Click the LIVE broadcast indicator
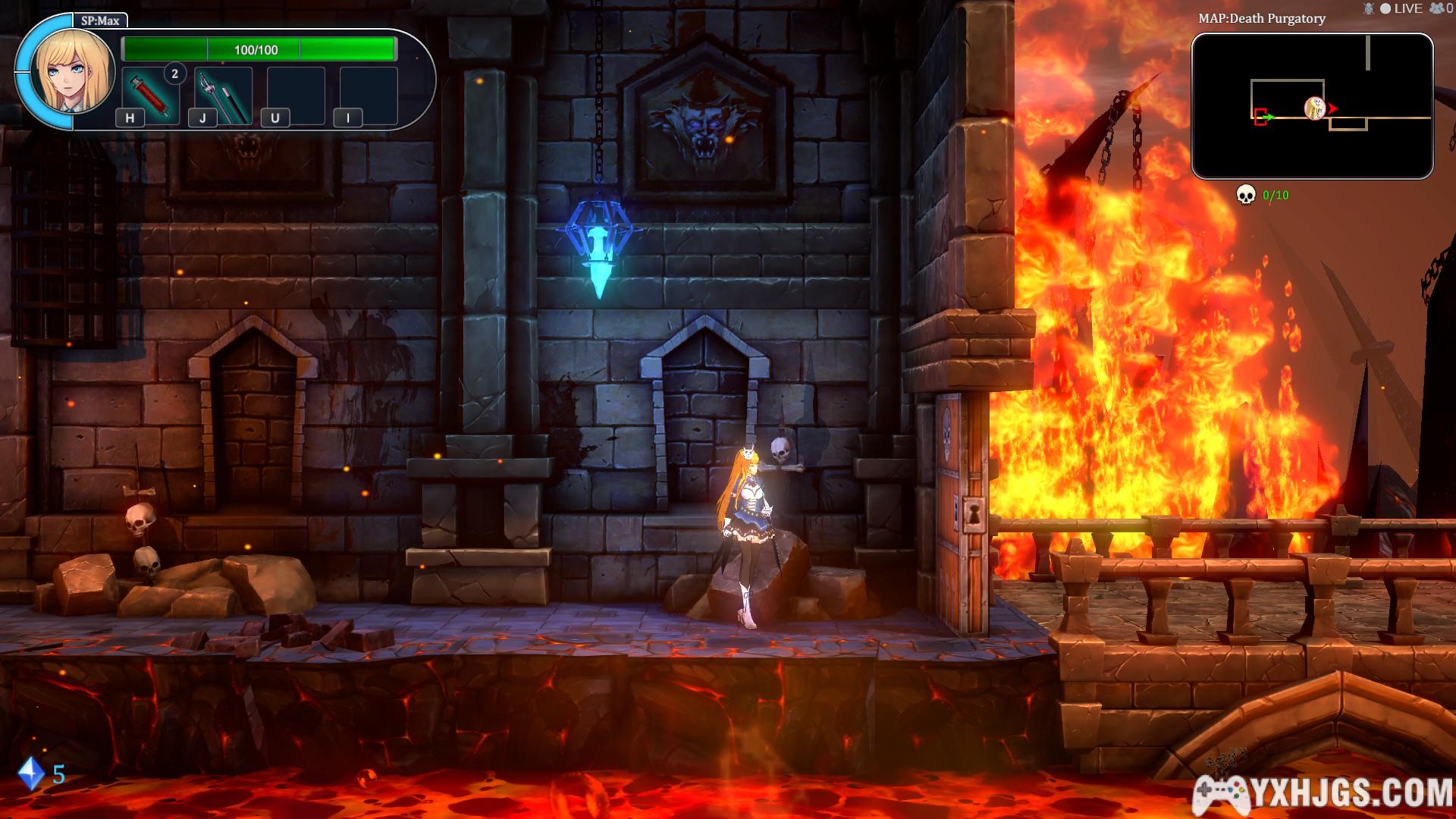The width and height of the screenshot is (1456, 819). tap(1401, 8)
